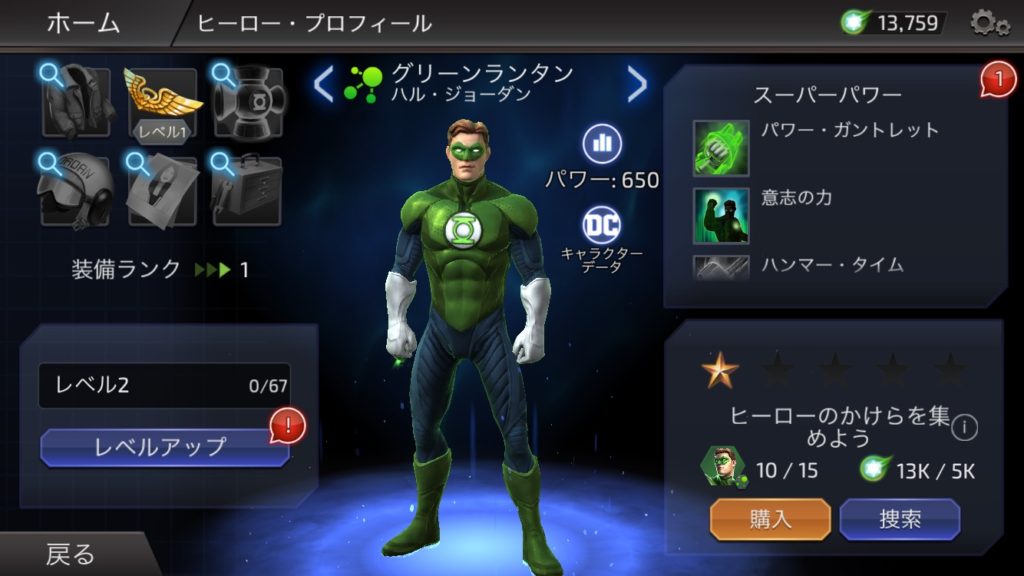Go to the ホーム screen
The width and height of the screenshot is (1024, 576).
[82, 23]
